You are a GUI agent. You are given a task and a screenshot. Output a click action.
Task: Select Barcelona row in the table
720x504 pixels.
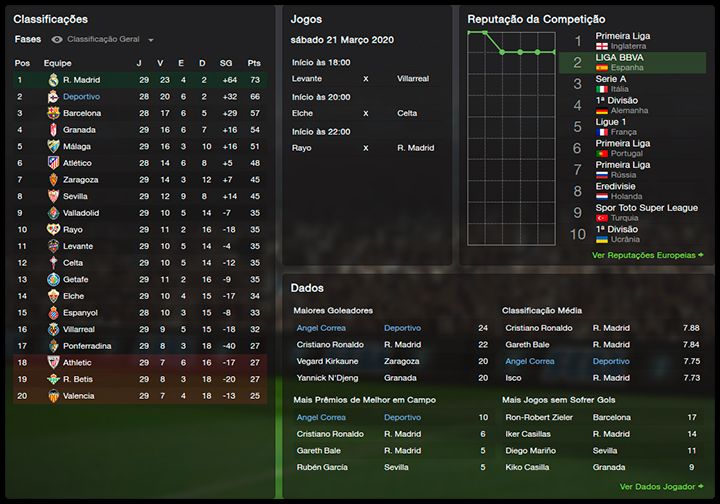(x=82, y=113)
